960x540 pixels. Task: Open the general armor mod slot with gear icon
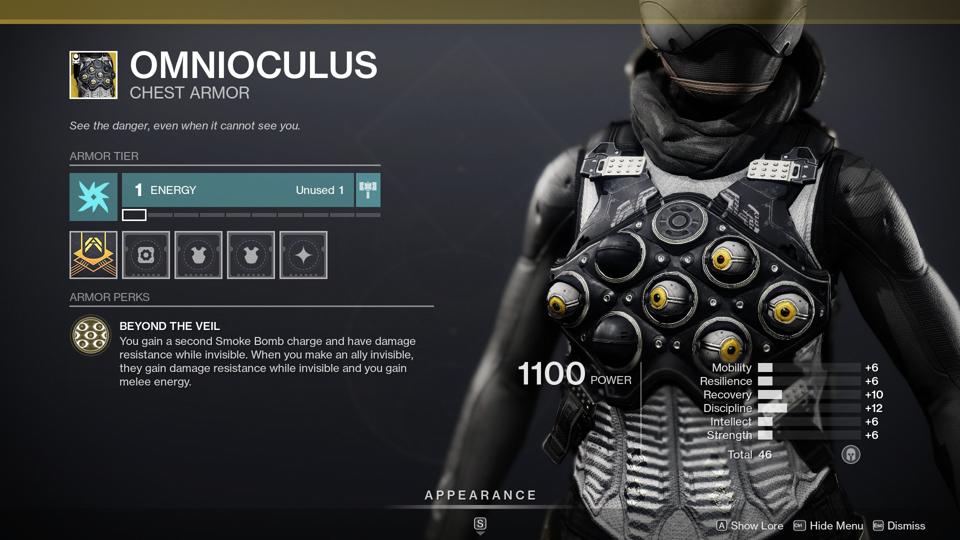[x=146, y=255]
